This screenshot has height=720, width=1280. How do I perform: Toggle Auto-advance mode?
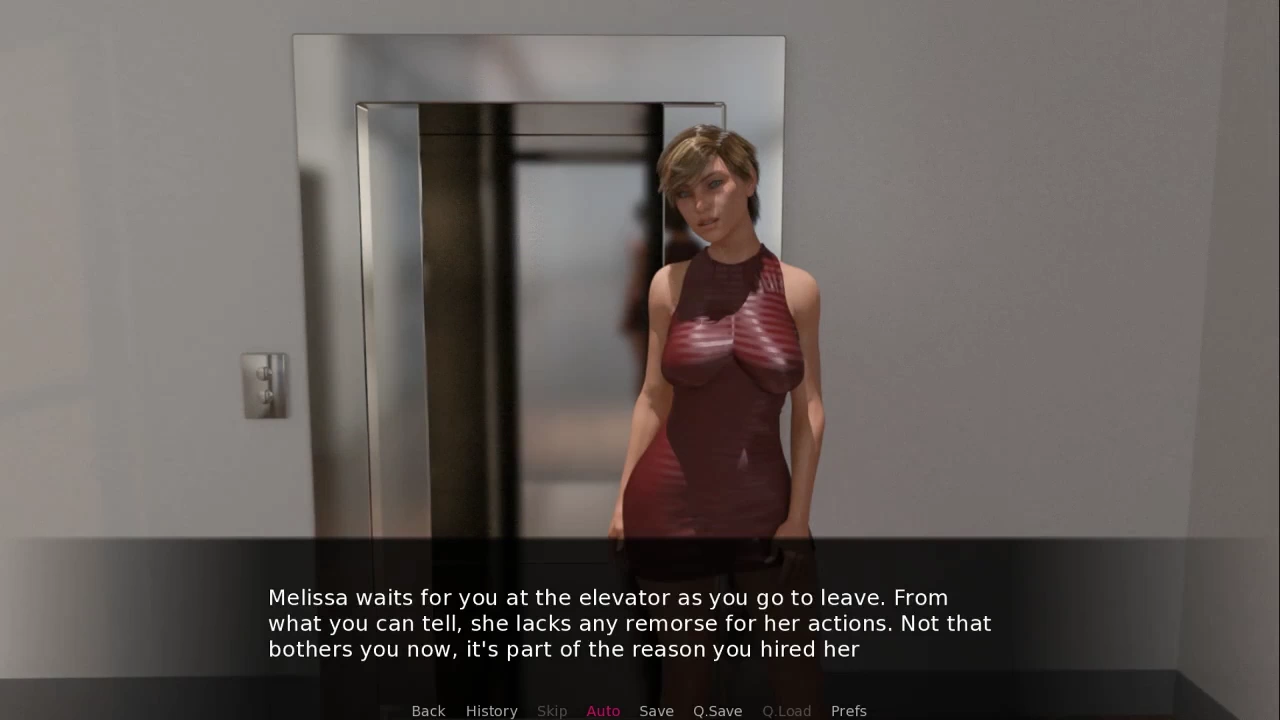pyautogui.click(x=603, y=711)
